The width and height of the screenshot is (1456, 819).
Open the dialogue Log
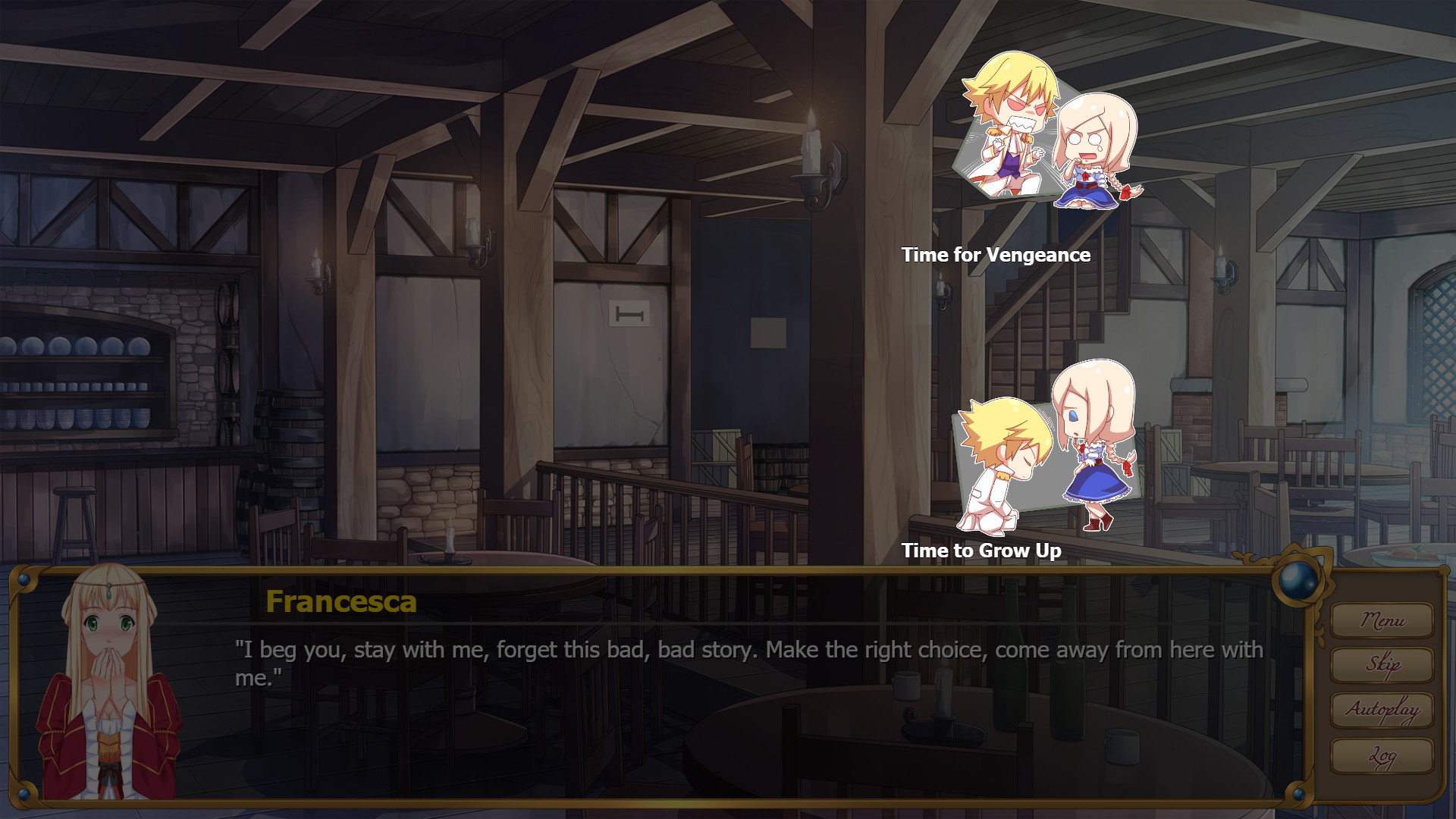coord(1382,757)
